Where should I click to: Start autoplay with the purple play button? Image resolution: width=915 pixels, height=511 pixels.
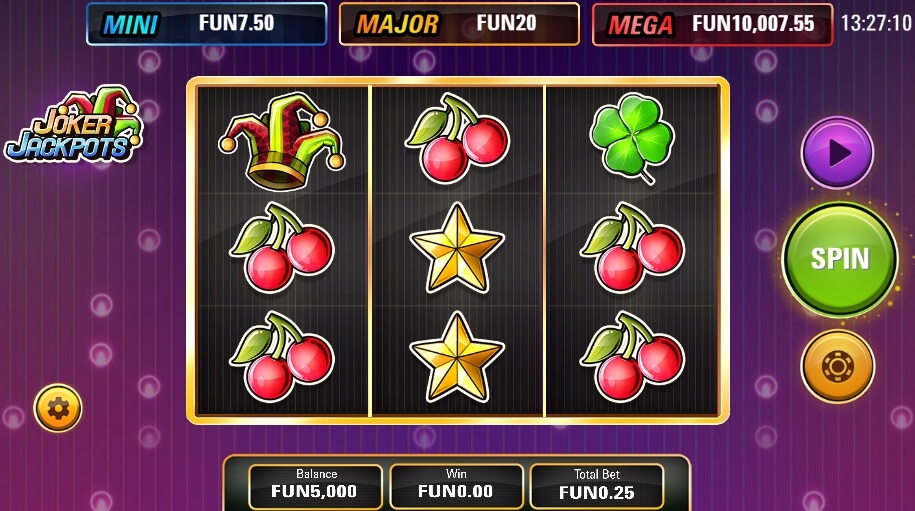click(x=837, y=153)
